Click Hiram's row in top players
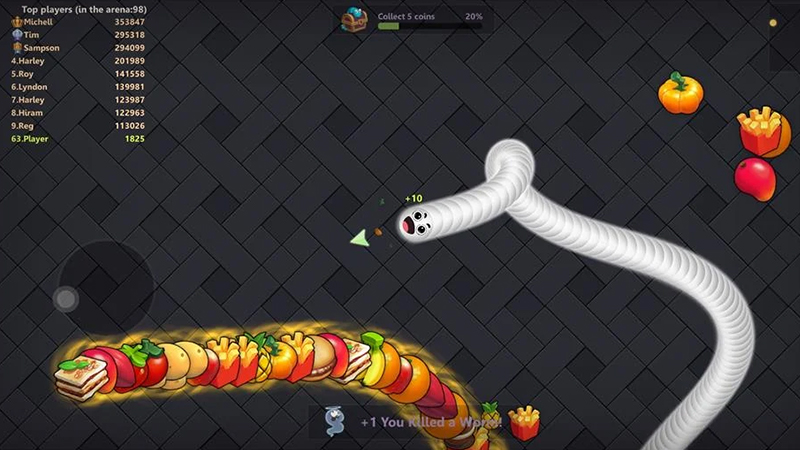 (x=77, y=113)
